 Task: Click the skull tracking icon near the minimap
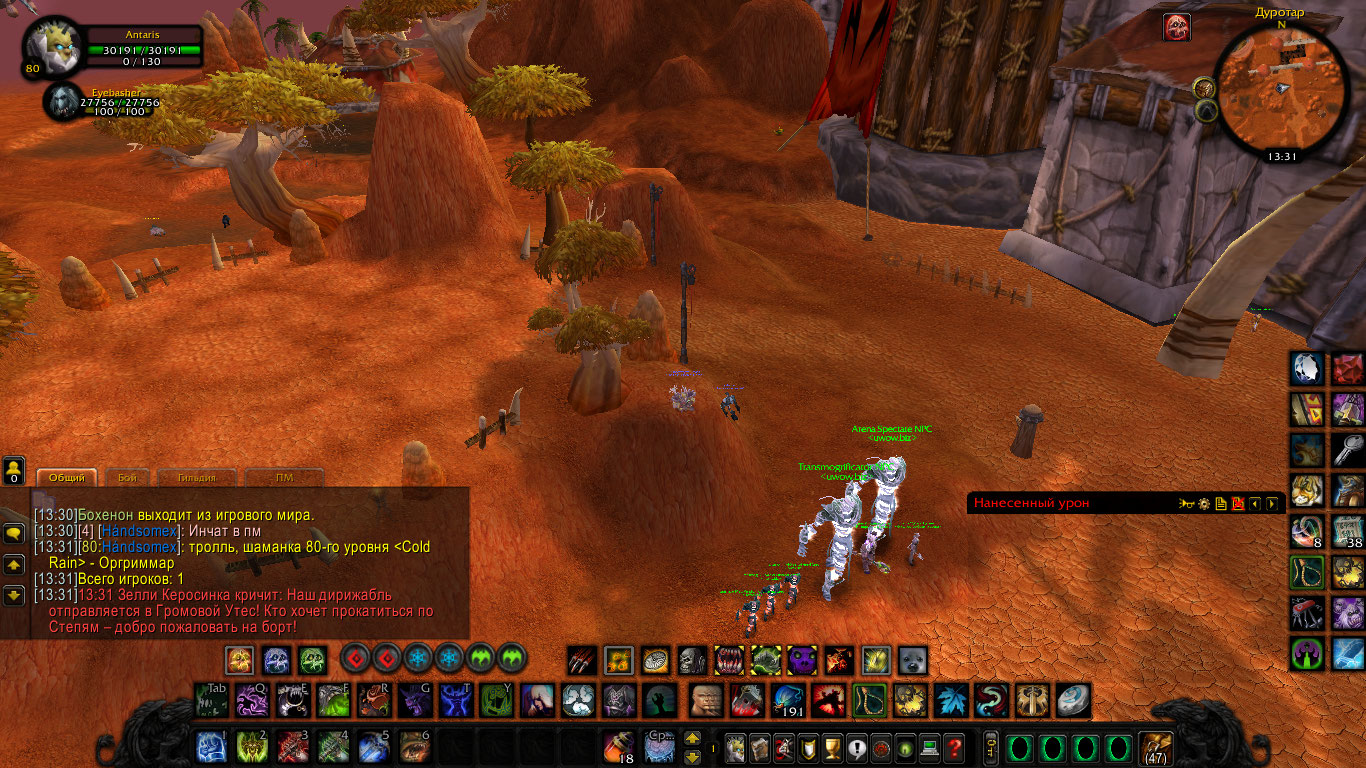pos(1177,27)
